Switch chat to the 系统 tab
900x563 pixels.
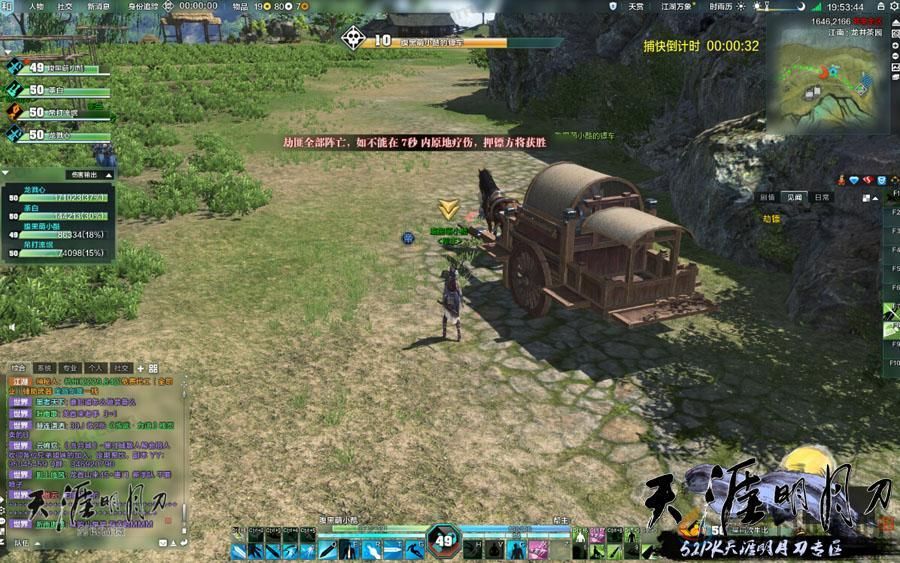point(44,368)
